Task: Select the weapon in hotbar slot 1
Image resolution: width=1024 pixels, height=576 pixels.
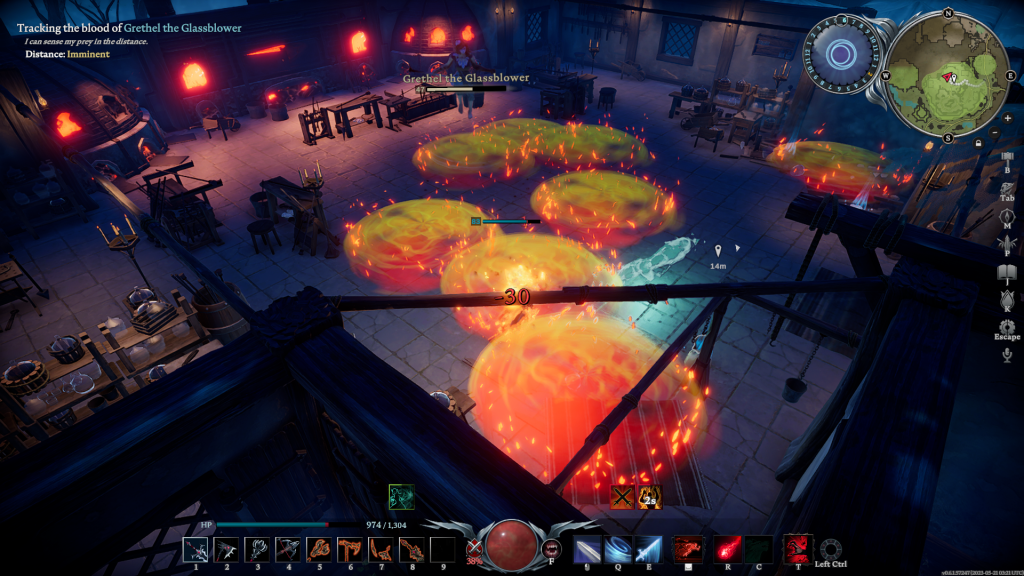Action: click(196, 549)
